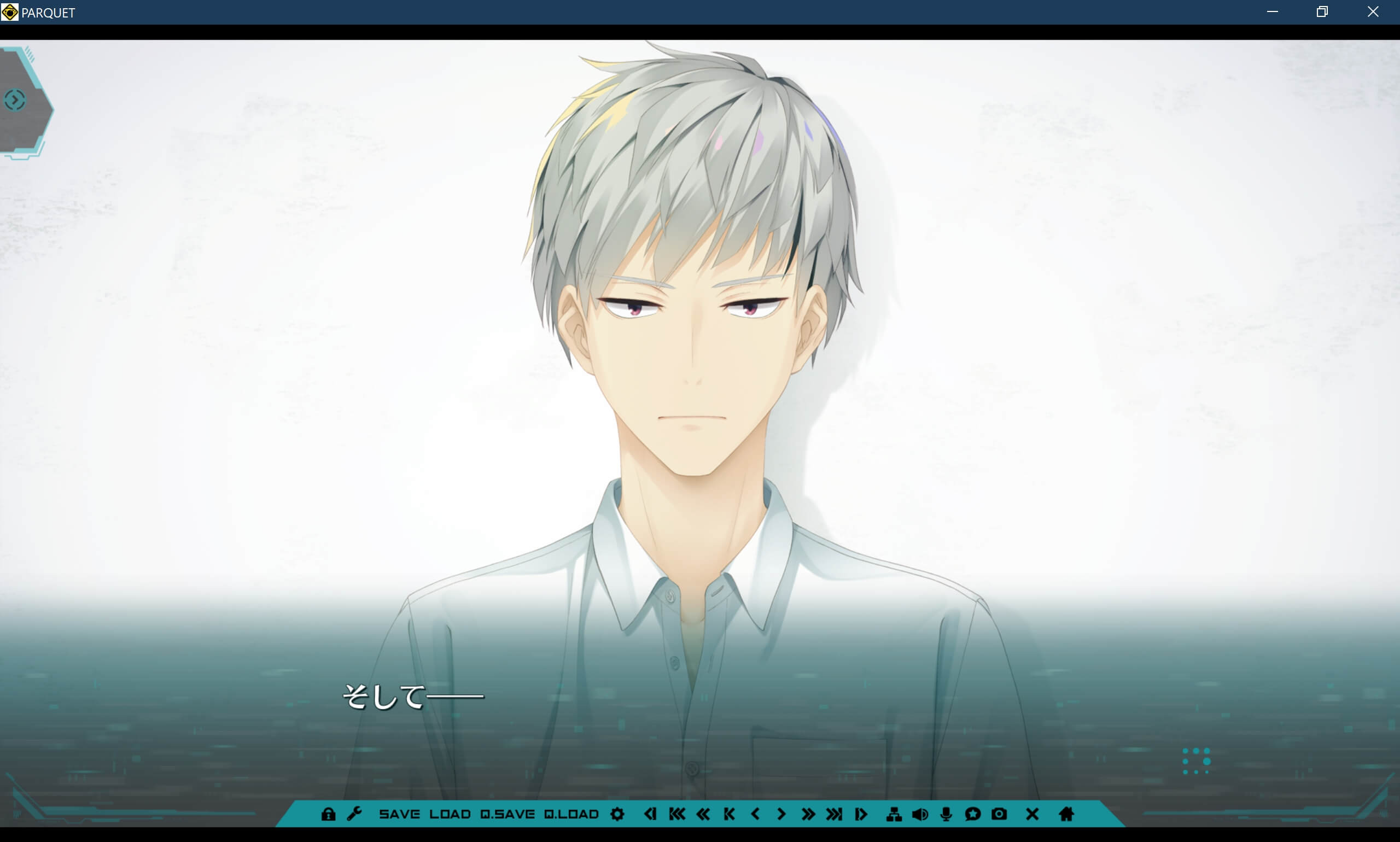The image size is (1400, 842).
Task: Enable auto mode with the play arrow icon
Action: coord(861,815)
